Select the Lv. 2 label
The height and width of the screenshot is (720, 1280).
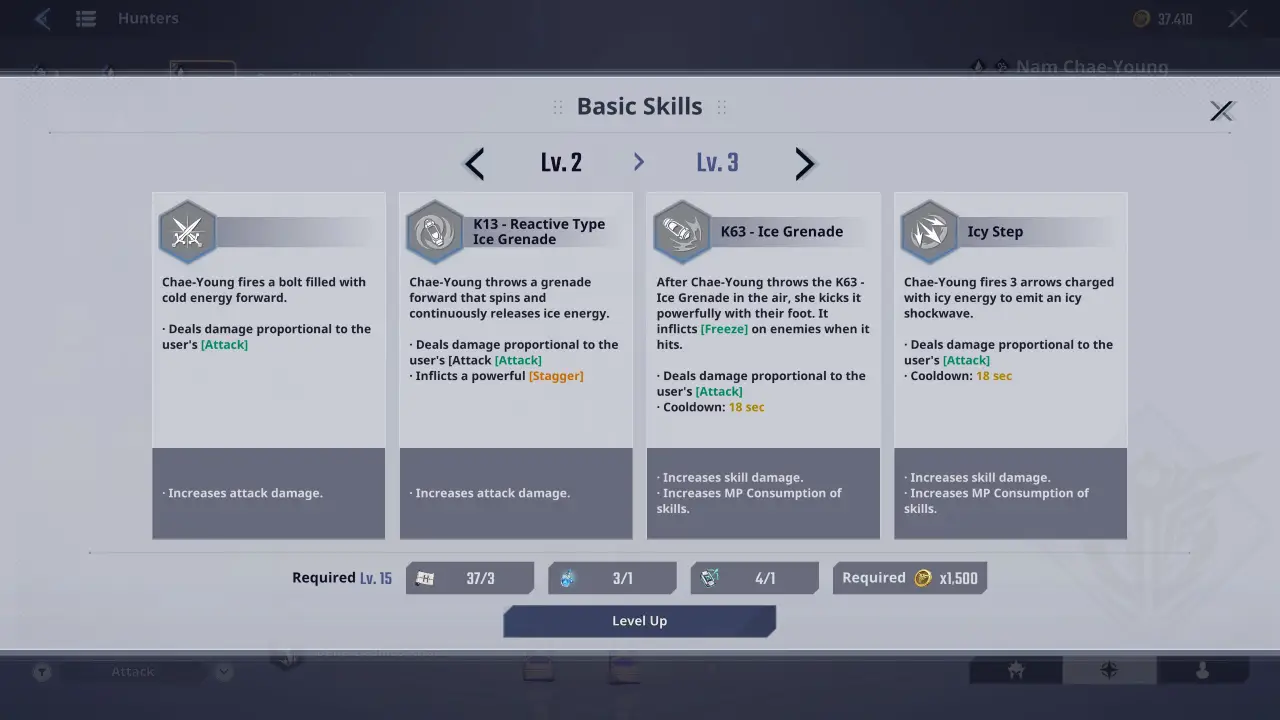pyautogui.click(x=561, y=162)
